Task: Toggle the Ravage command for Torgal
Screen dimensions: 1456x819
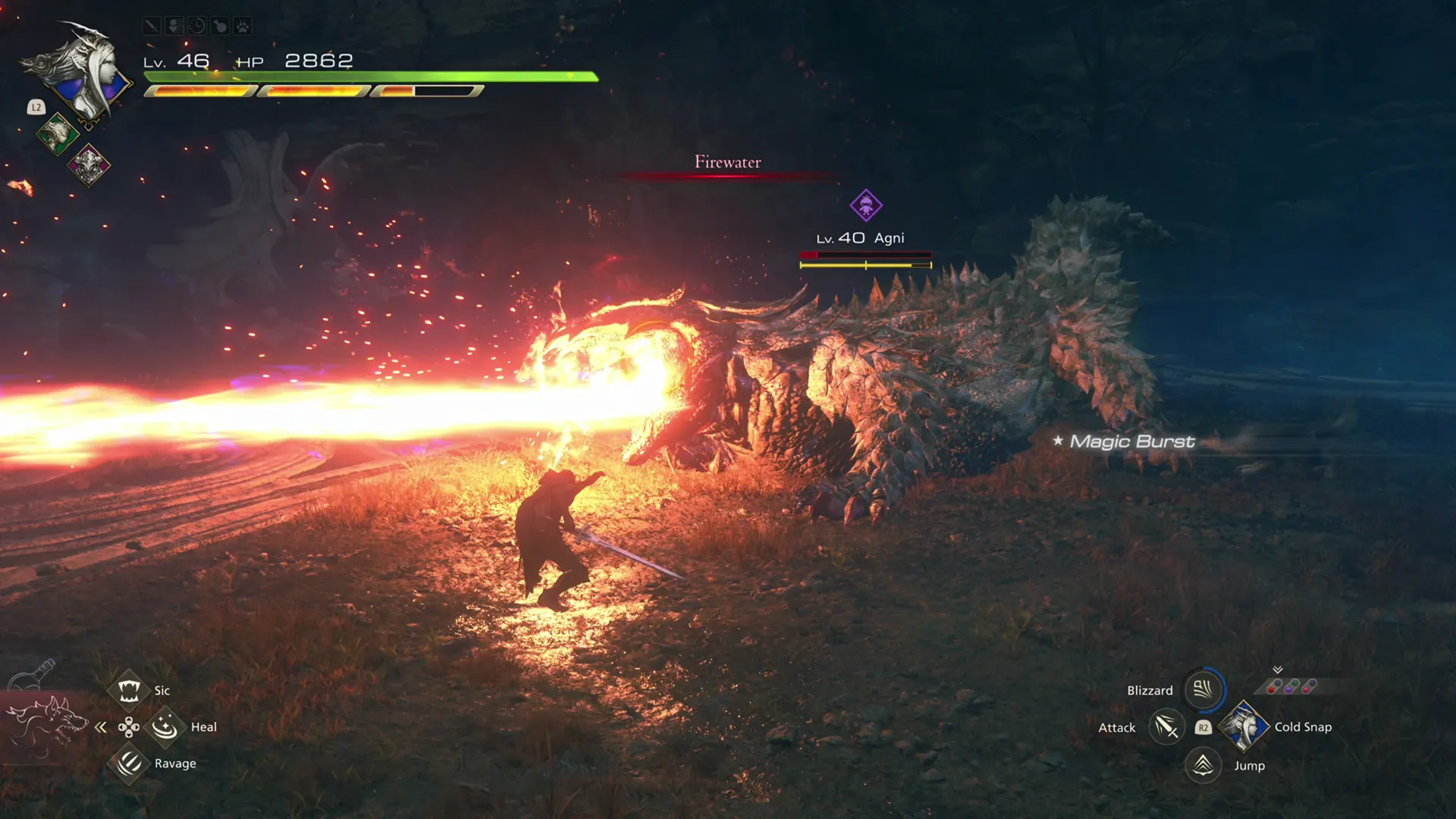Action: pos(129,763)
